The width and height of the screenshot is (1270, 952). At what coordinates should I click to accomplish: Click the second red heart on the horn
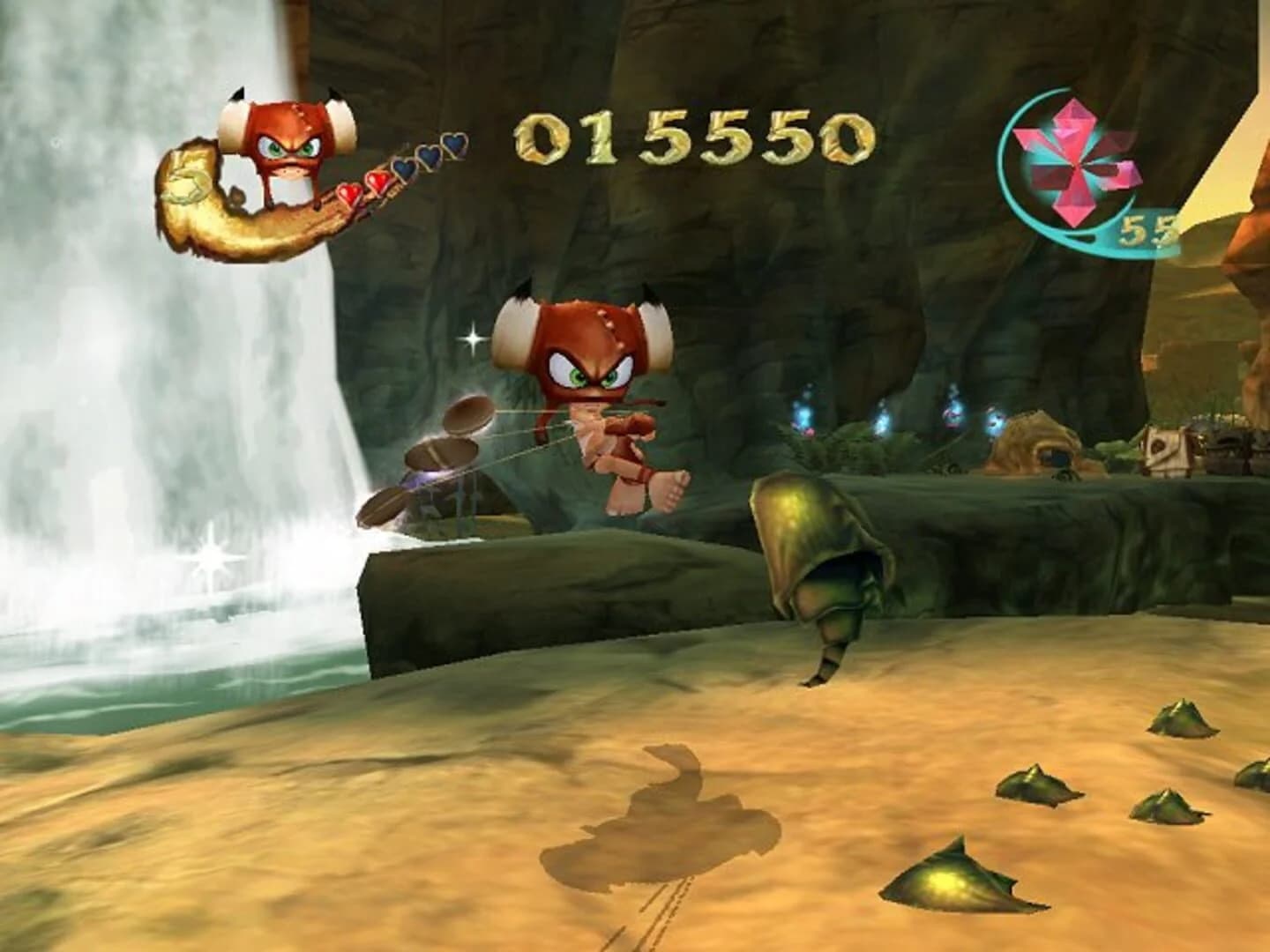click(x=378, y=180)
